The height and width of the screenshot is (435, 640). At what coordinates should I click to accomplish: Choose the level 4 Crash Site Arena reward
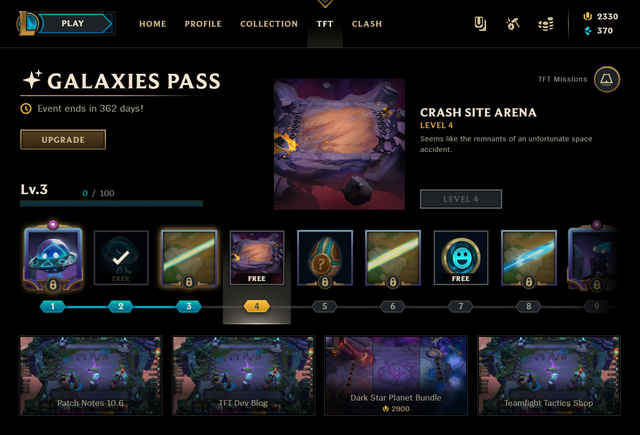pyautogui.click(x=257, y=259)
